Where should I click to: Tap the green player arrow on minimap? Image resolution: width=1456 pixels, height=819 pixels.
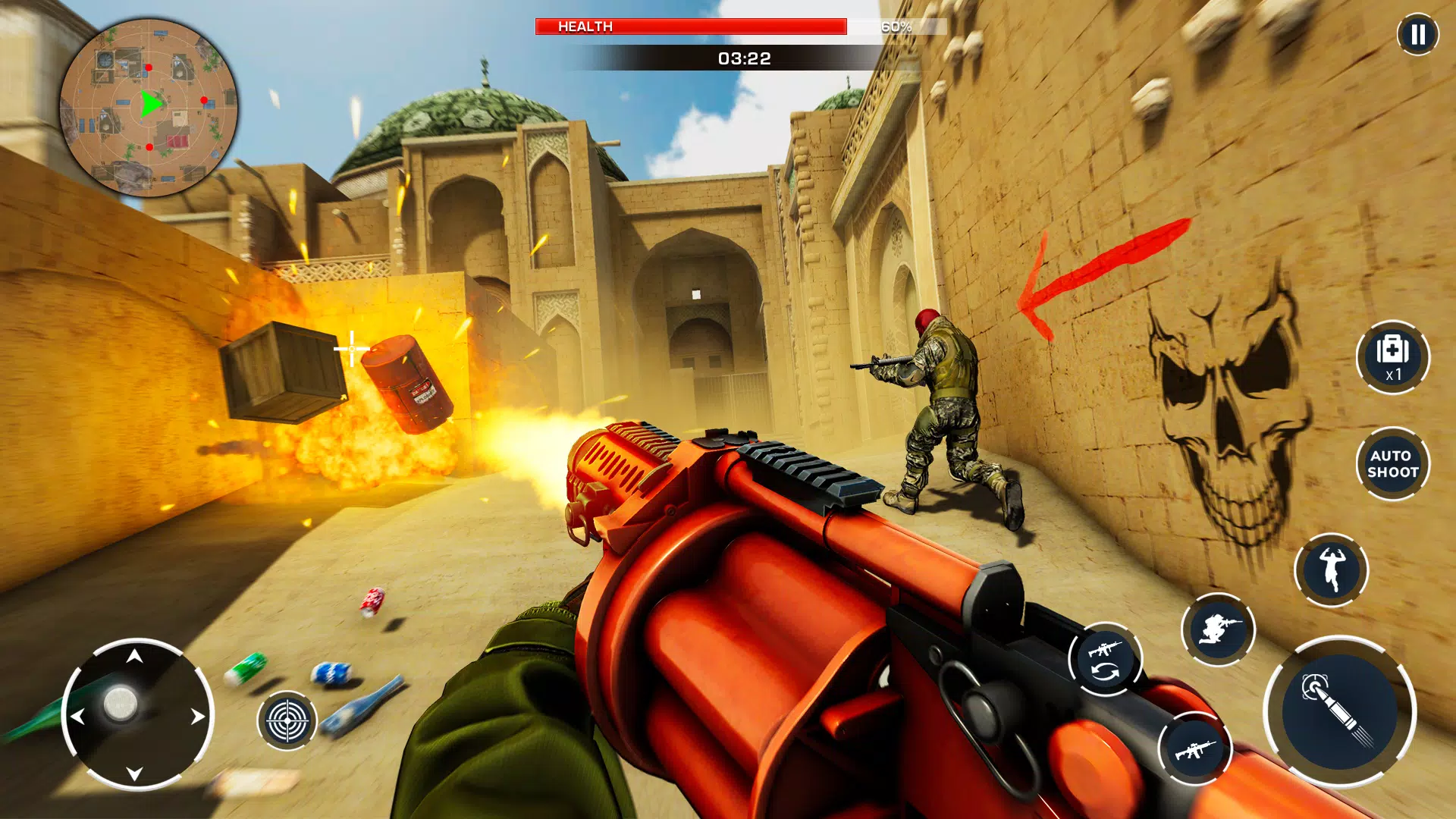point(149,103)
